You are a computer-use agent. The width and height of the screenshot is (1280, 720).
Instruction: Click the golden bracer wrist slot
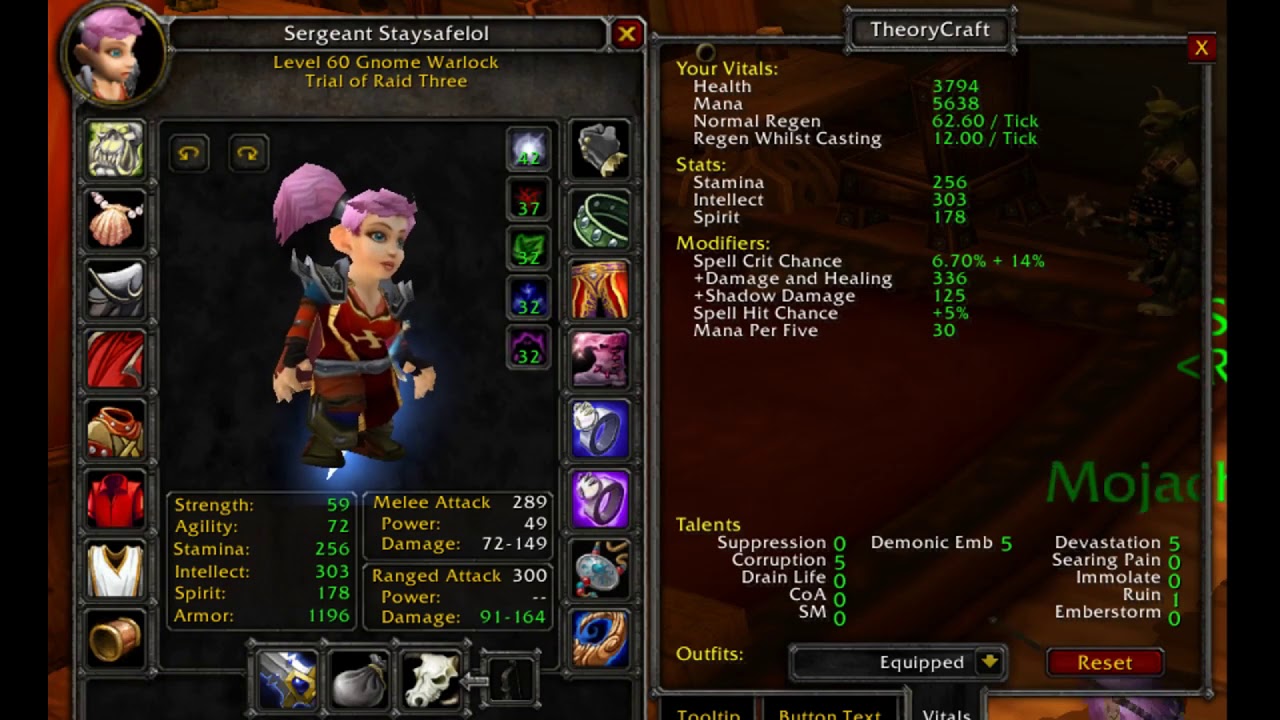(116, 640)
